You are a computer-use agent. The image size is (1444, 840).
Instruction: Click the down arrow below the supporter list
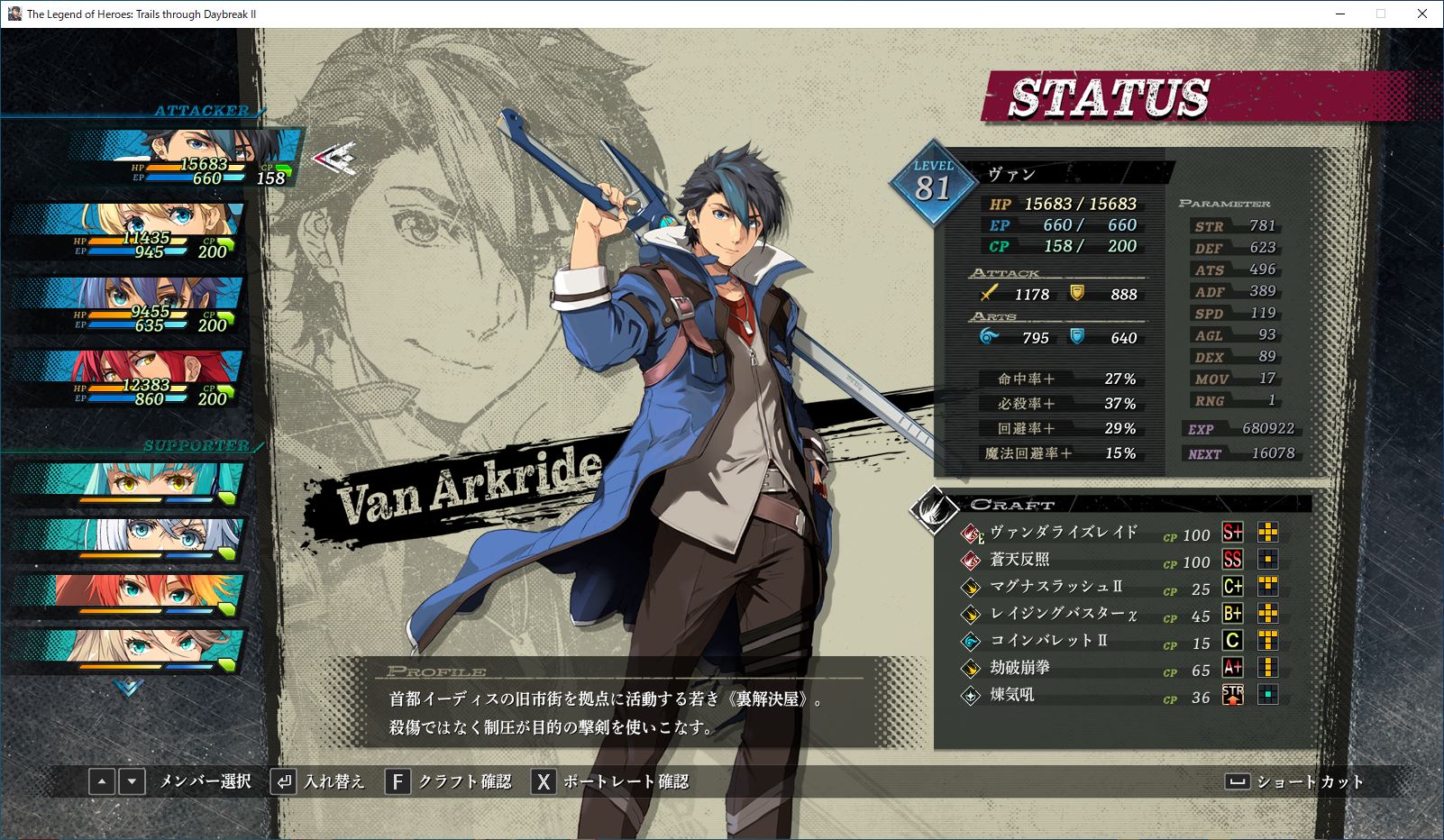(x=129, y=688)
